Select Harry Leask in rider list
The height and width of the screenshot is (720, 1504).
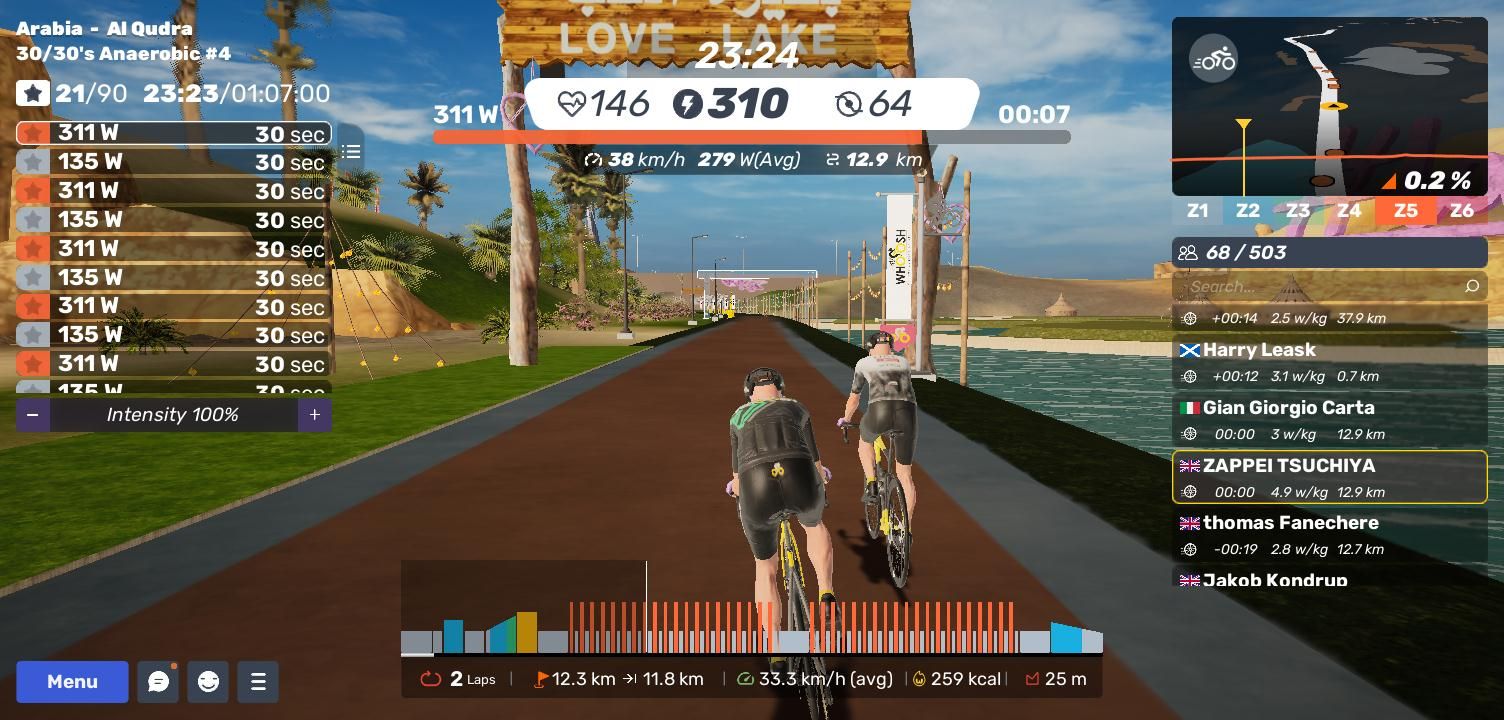coord(1329,362)
